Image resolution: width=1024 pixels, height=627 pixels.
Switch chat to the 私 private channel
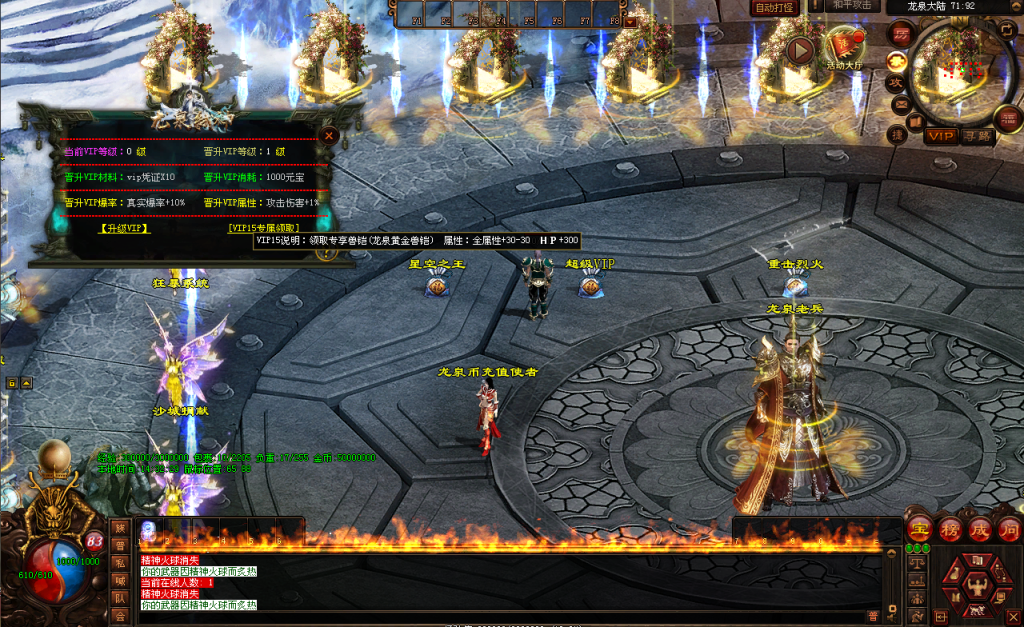point(120,565)
